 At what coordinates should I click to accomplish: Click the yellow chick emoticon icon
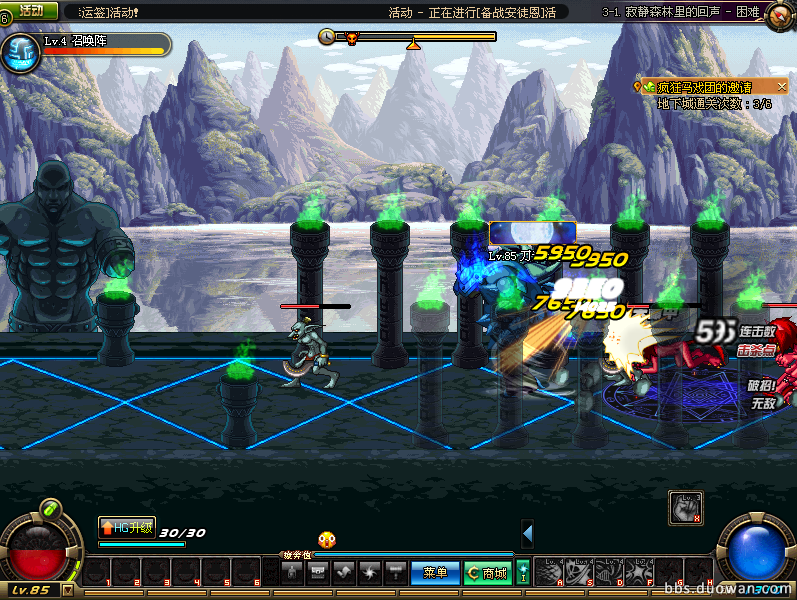pos(326,540)
